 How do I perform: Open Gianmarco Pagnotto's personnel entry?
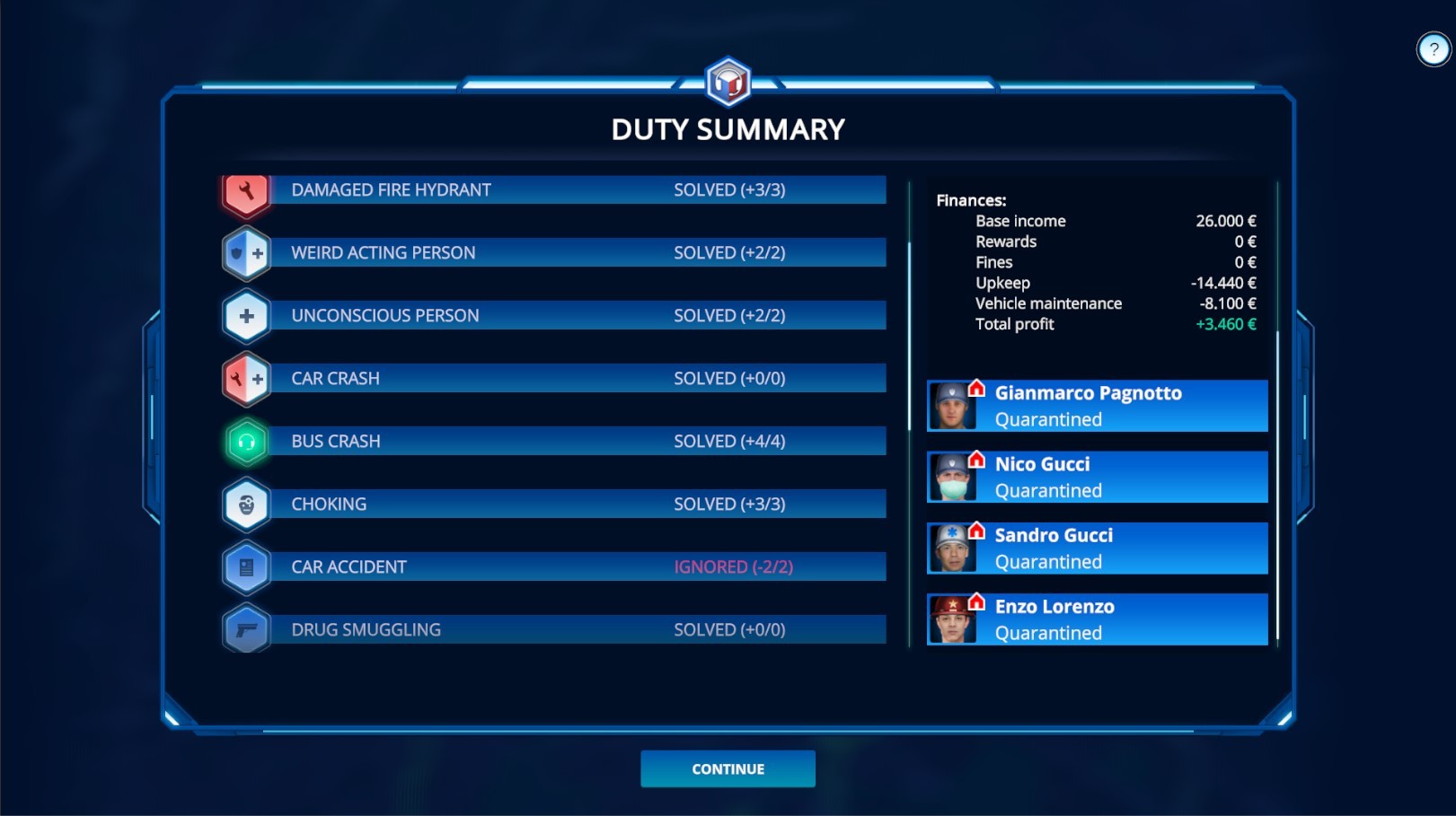pyautogui.click(x=1096, y=405)
